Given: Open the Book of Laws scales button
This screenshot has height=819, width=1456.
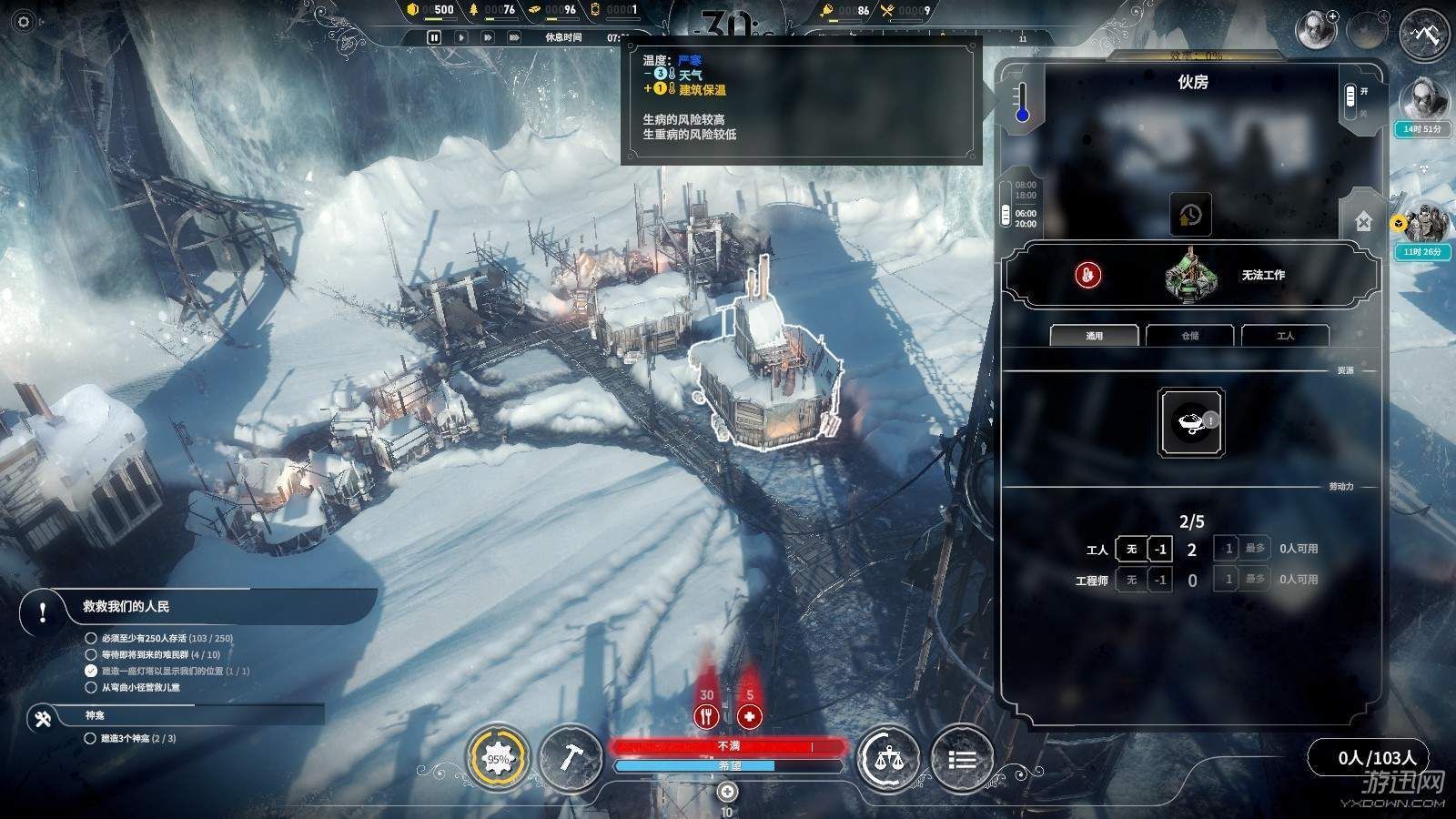Looking at the screenshot, I should click(x=887, y=759).
